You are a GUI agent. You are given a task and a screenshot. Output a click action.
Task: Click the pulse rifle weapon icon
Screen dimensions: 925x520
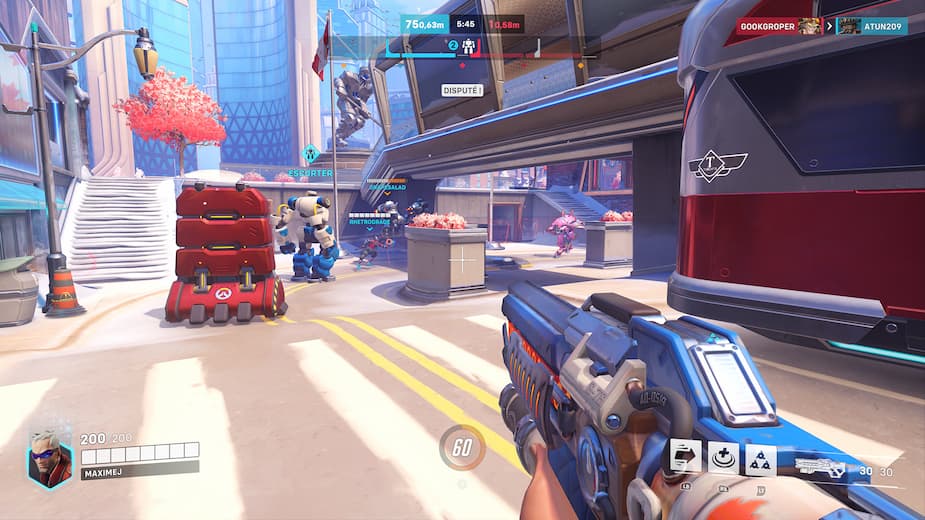(820, 467)
